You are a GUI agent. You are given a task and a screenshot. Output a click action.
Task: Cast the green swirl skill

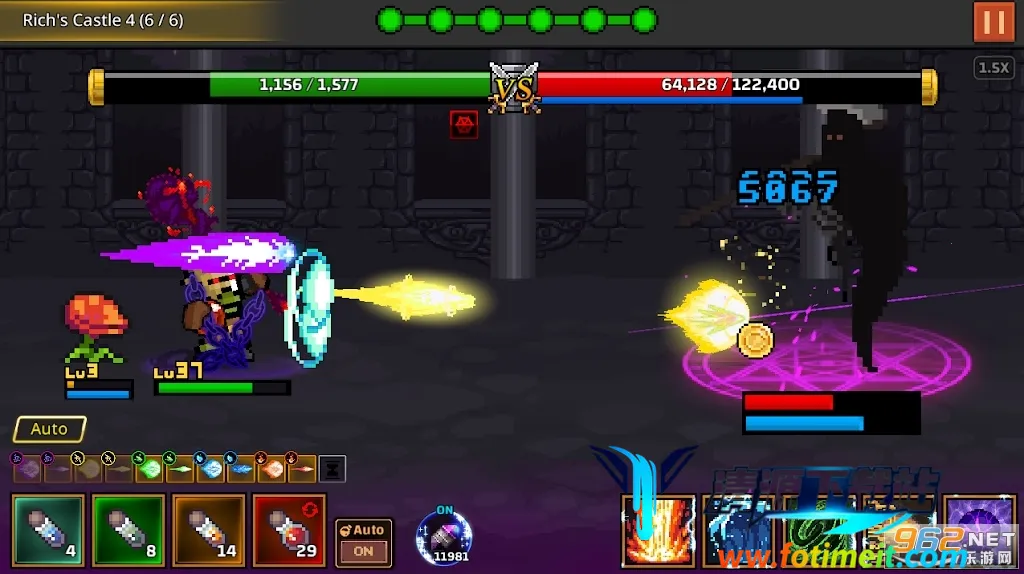817,532
